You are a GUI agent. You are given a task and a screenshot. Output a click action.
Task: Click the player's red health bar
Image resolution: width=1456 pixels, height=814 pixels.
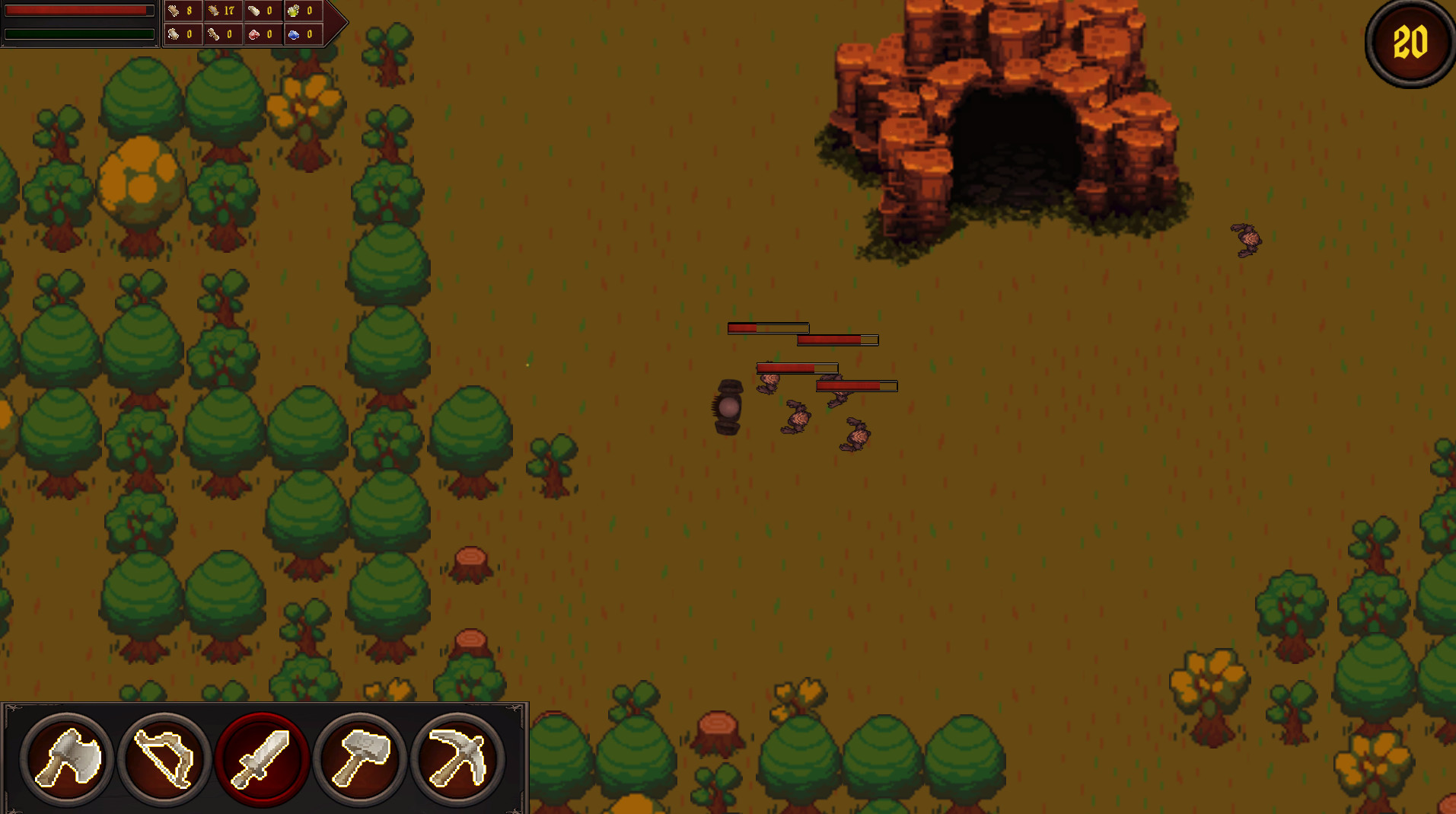point(76,11)
